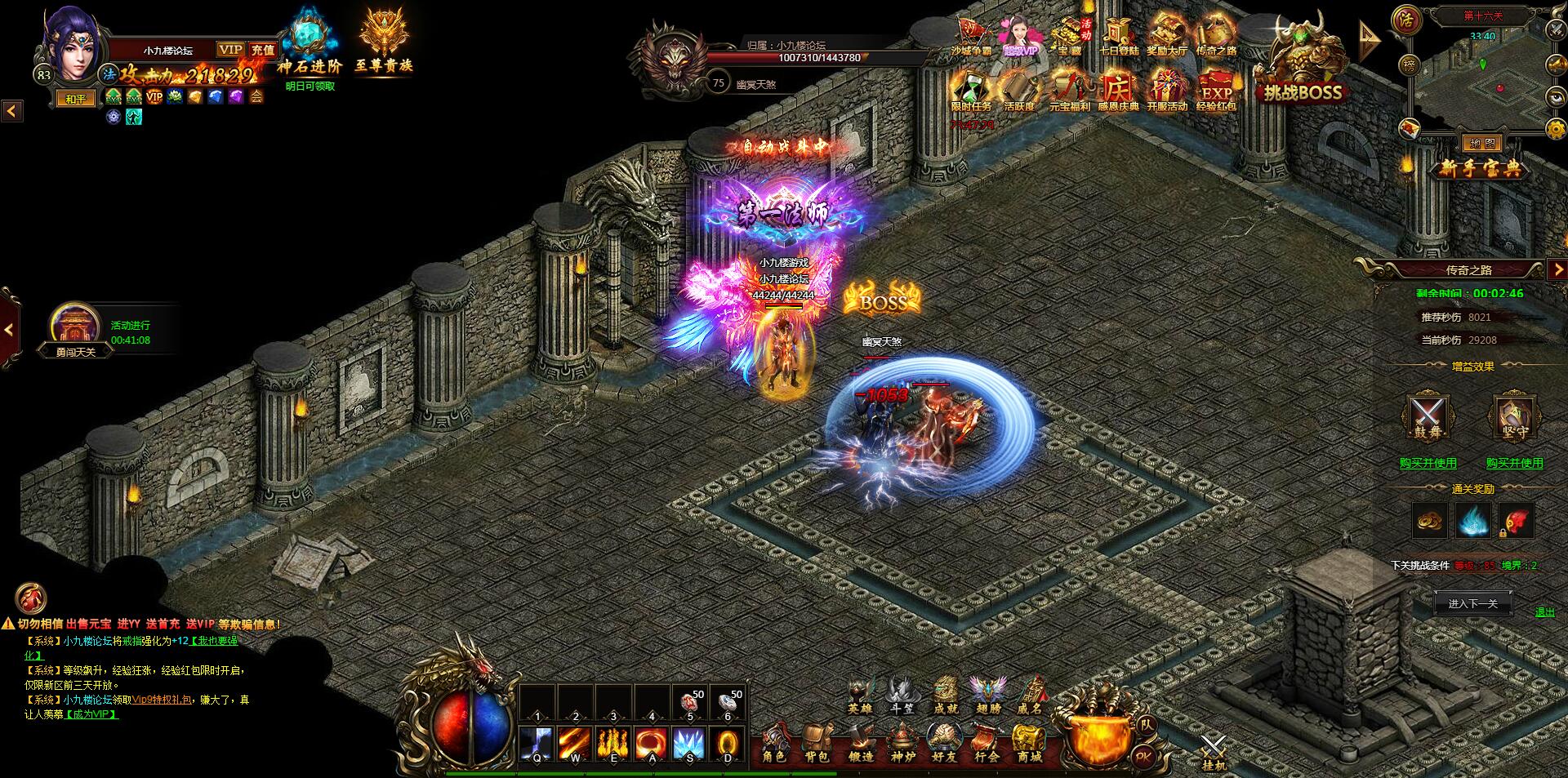Image resolution: width=1568 pixels, height=778 pixels.
Task: Open the 商城 shop
Action: 1029,745
